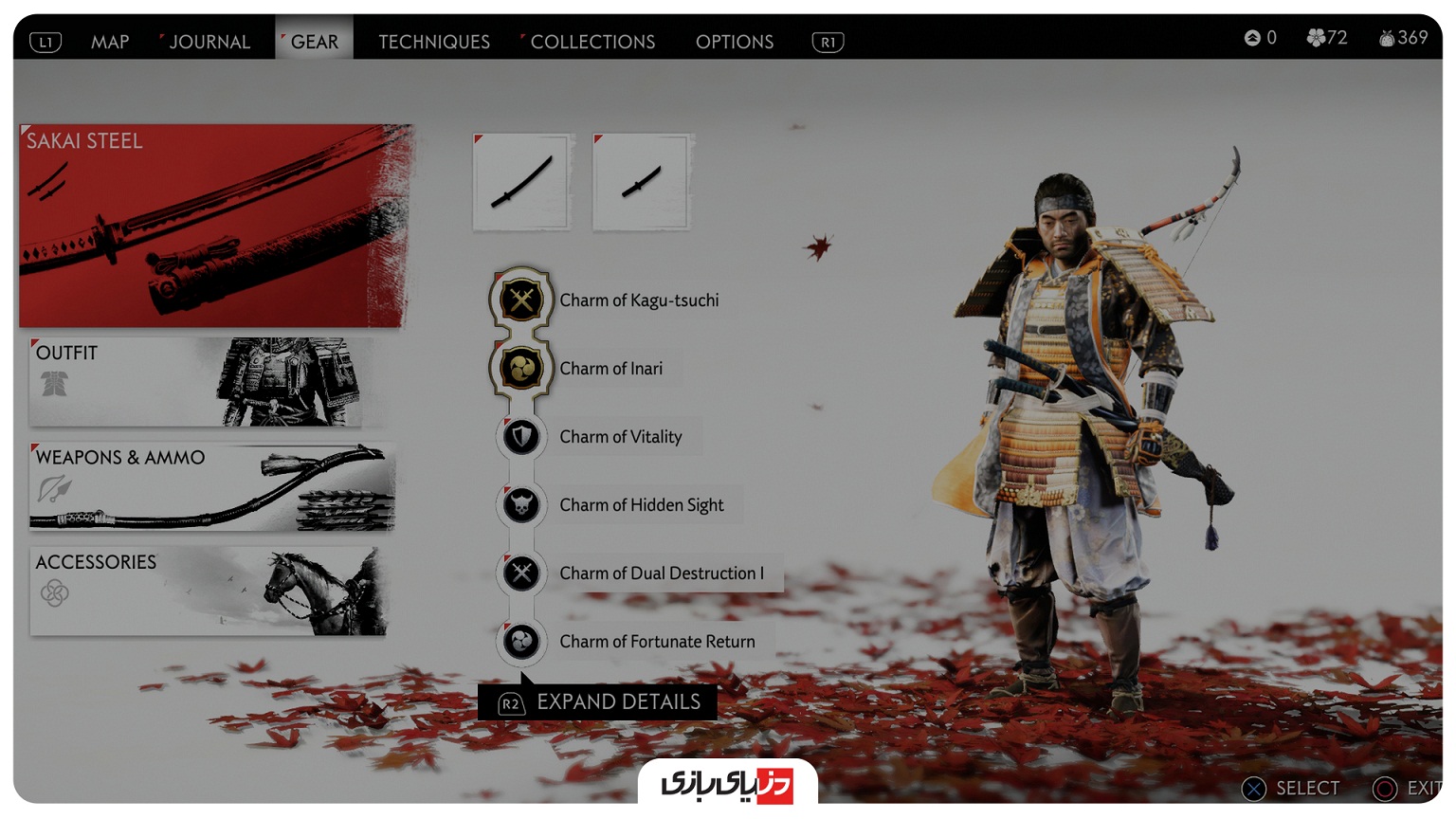Open the JOURNAL menu
The height and width of the screenshot is (819, 1456).
click(209, 41)
